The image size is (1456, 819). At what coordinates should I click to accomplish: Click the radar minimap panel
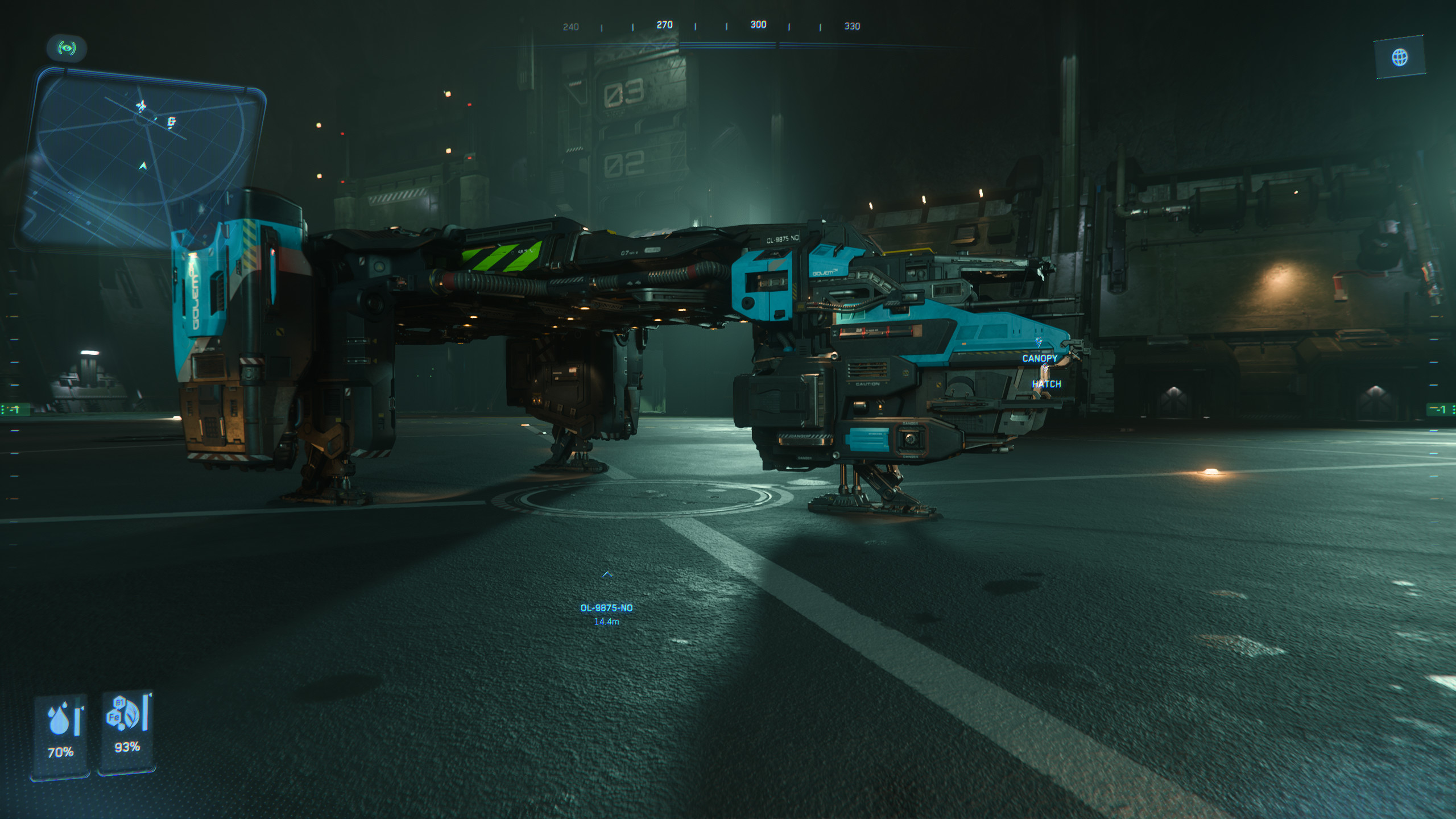point(142,159)
